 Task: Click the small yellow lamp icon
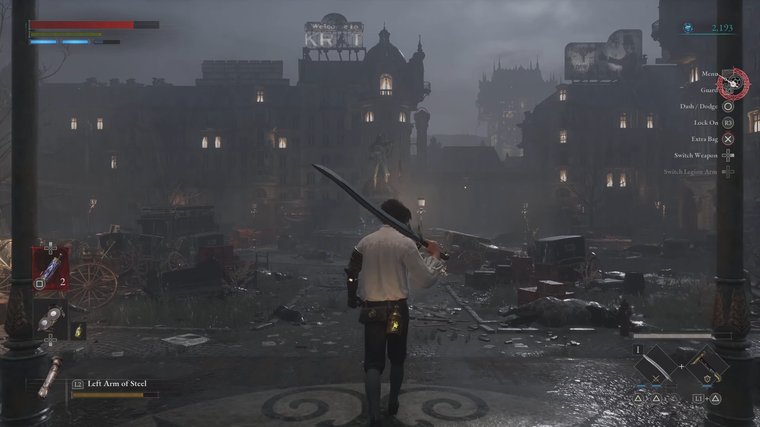(x=79, y=331)
